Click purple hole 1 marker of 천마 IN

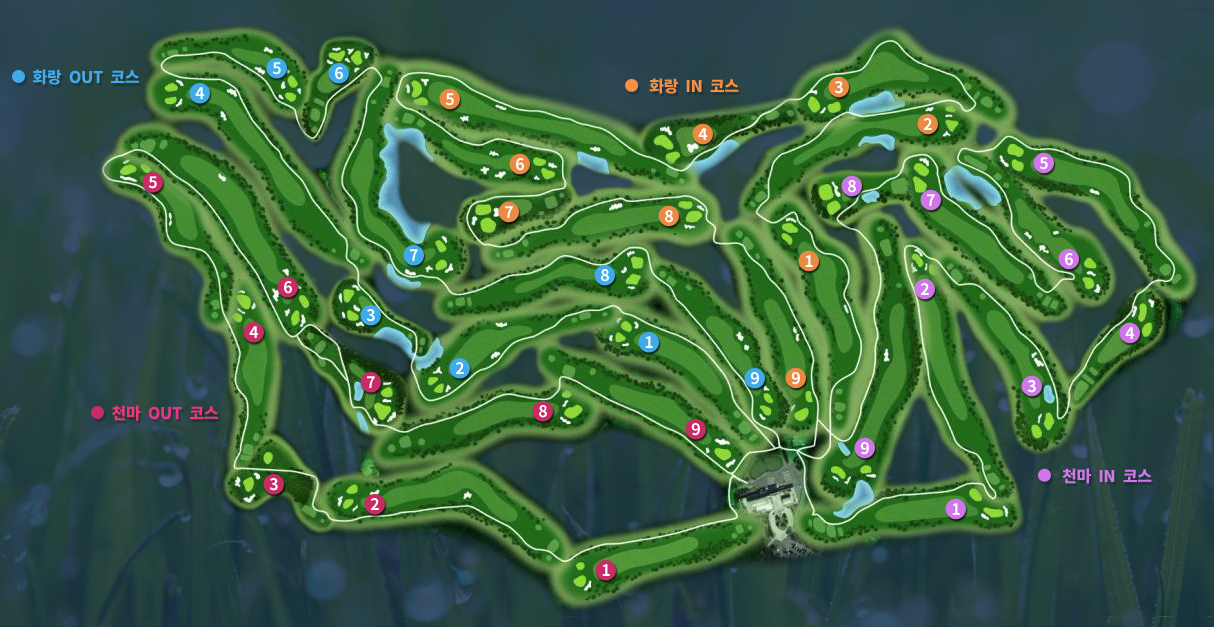point(956,509)
